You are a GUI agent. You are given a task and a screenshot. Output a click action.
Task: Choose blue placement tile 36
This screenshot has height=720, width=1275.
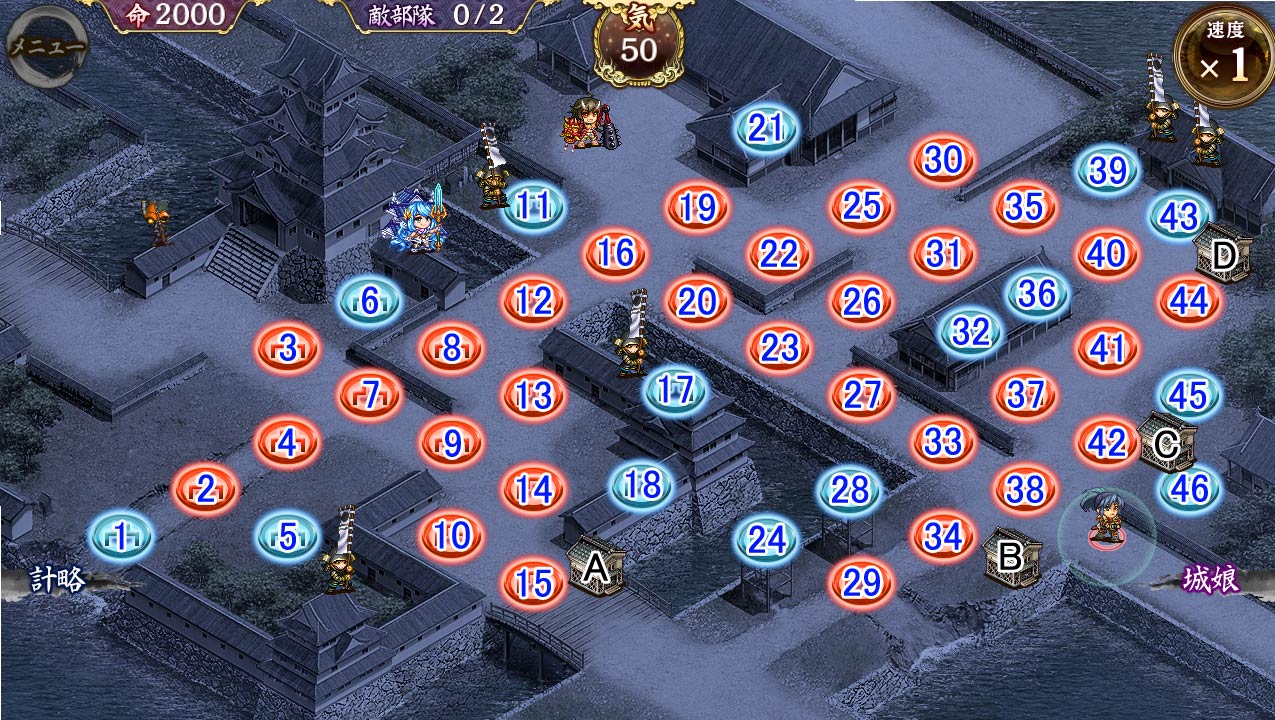tap(1037, 293)
